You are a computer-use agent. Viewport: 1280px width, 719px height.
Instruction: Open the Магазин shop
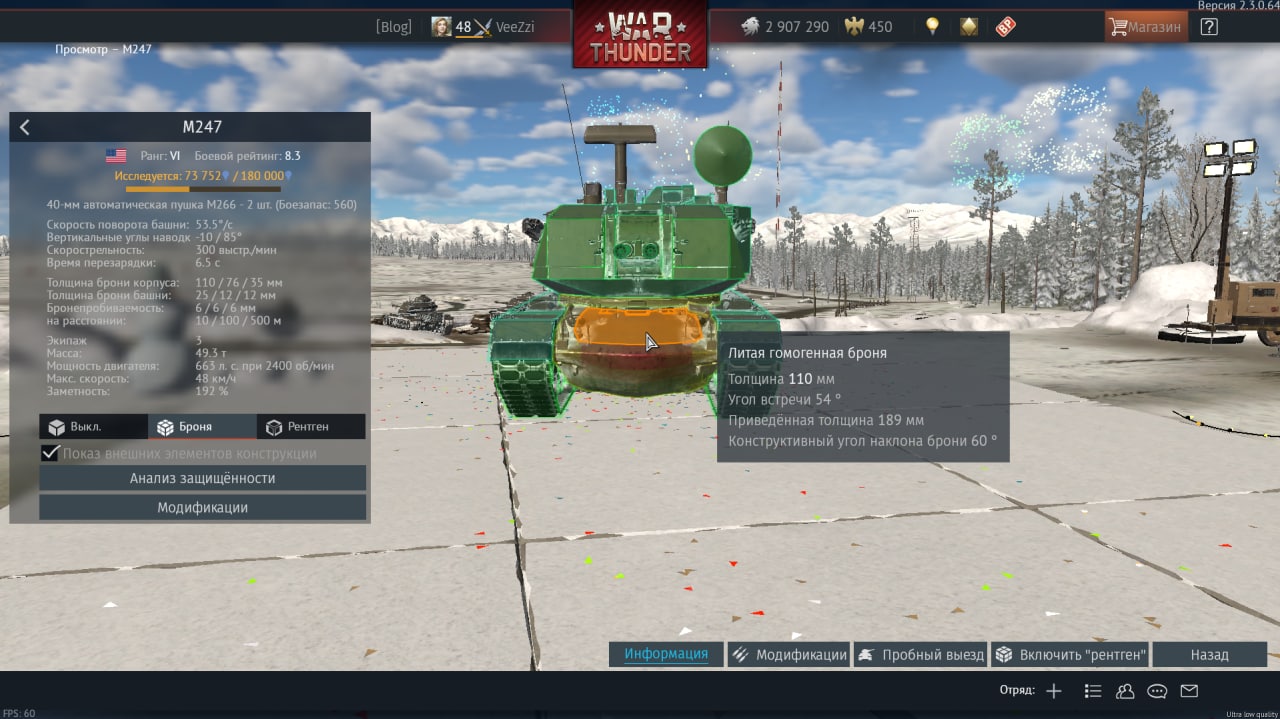coord(1146,27)
